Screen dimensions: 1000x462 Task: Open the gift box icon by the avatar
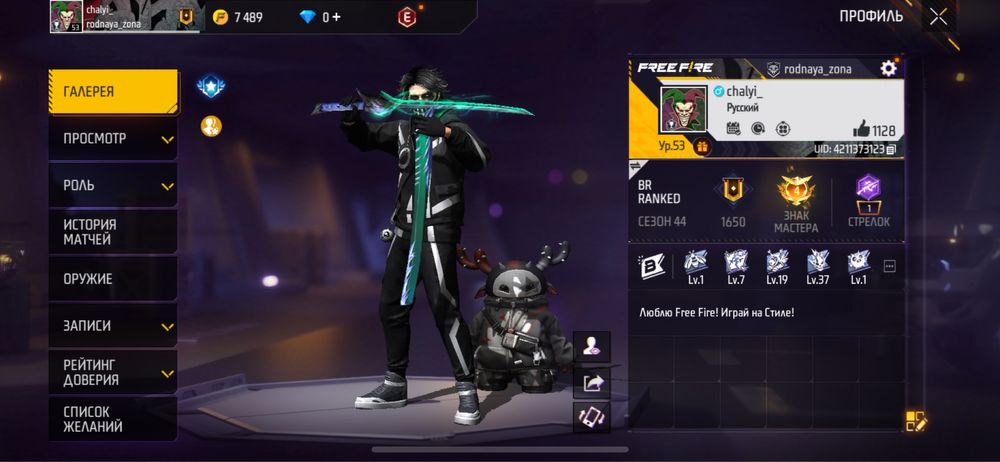[x=701, y=147]
